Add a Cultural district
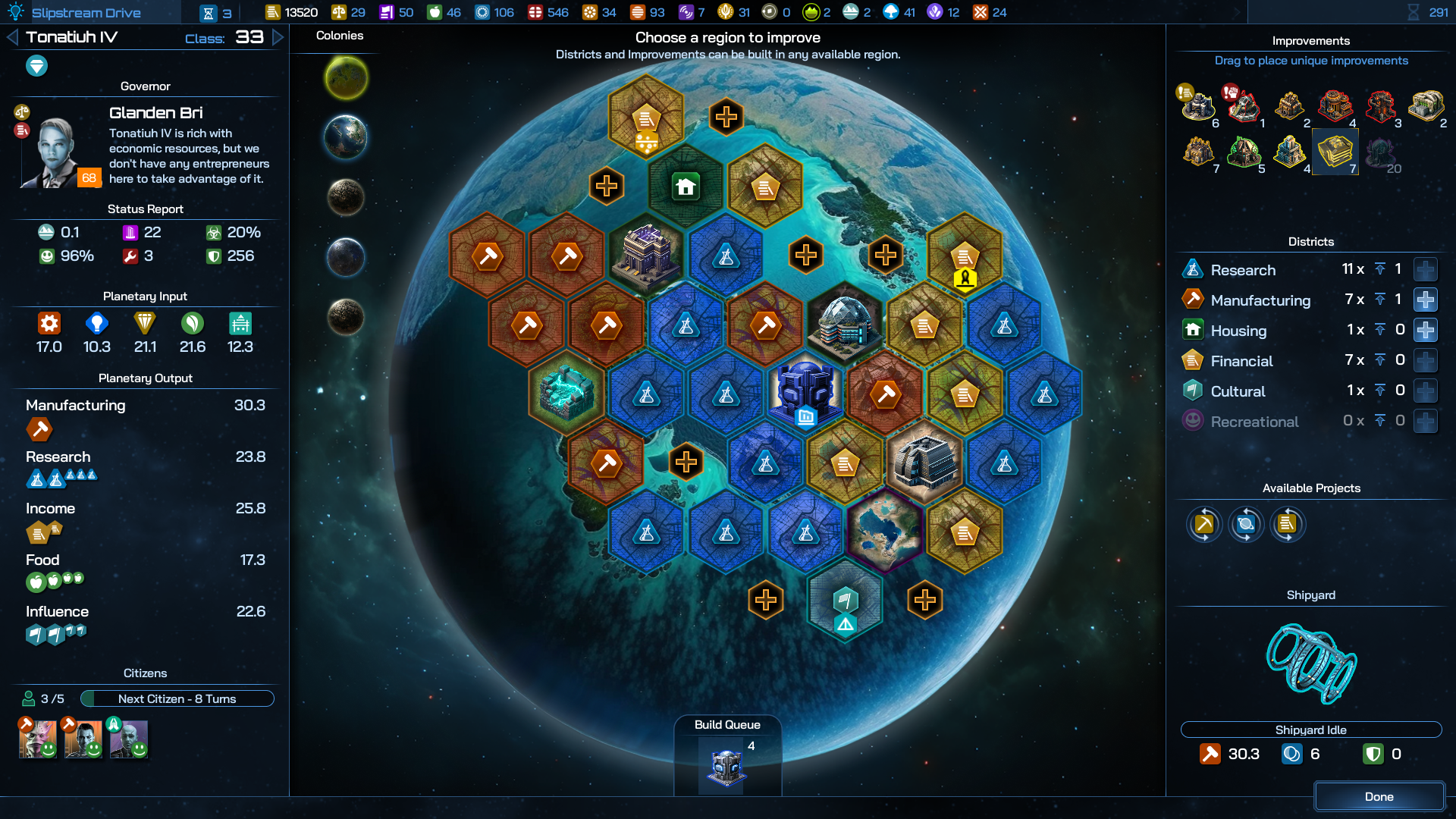1456x819 pixels. click(x=1425, y=391)
